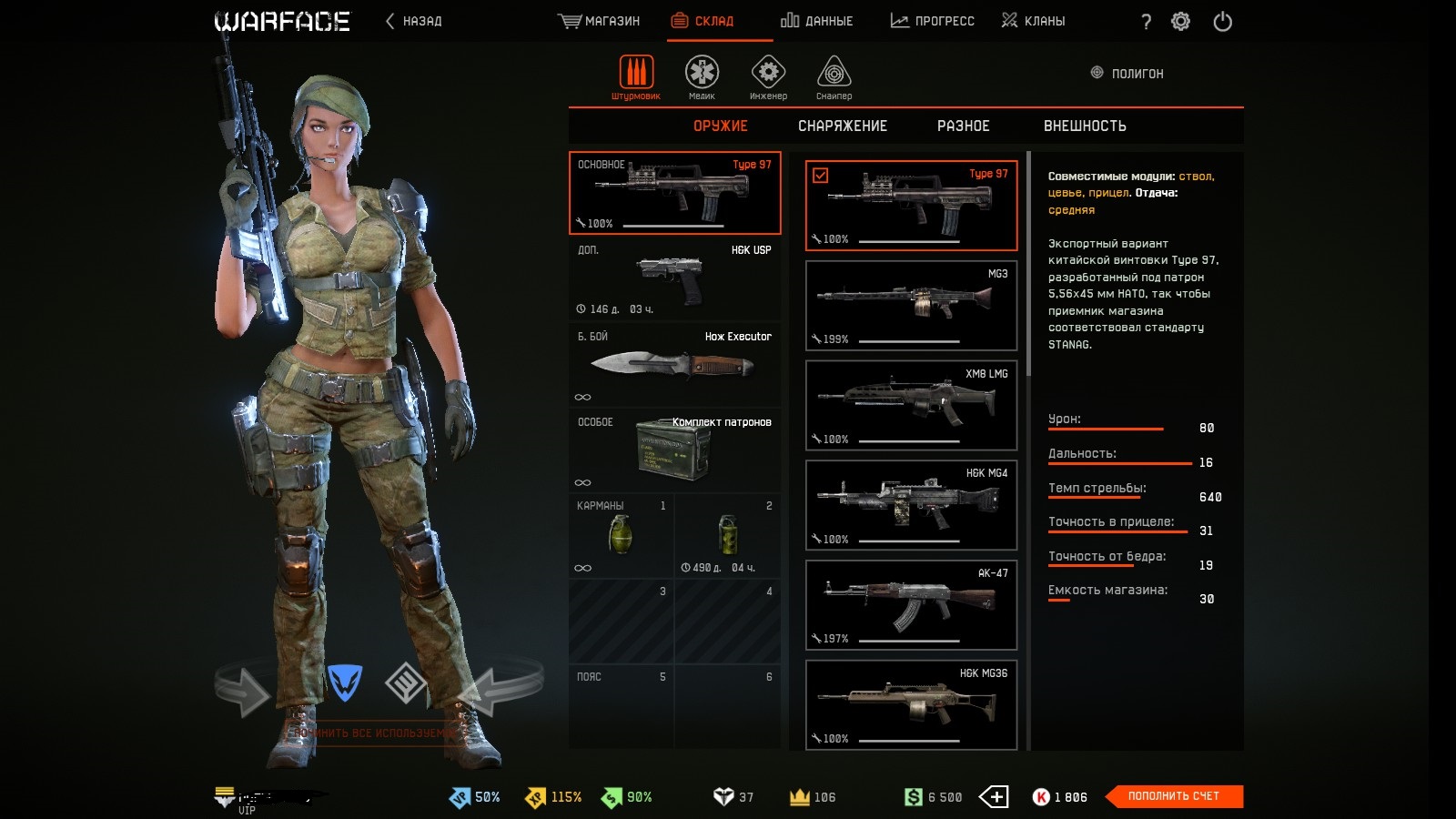Pick the AK-47 in the weapon list

[911, 605]
